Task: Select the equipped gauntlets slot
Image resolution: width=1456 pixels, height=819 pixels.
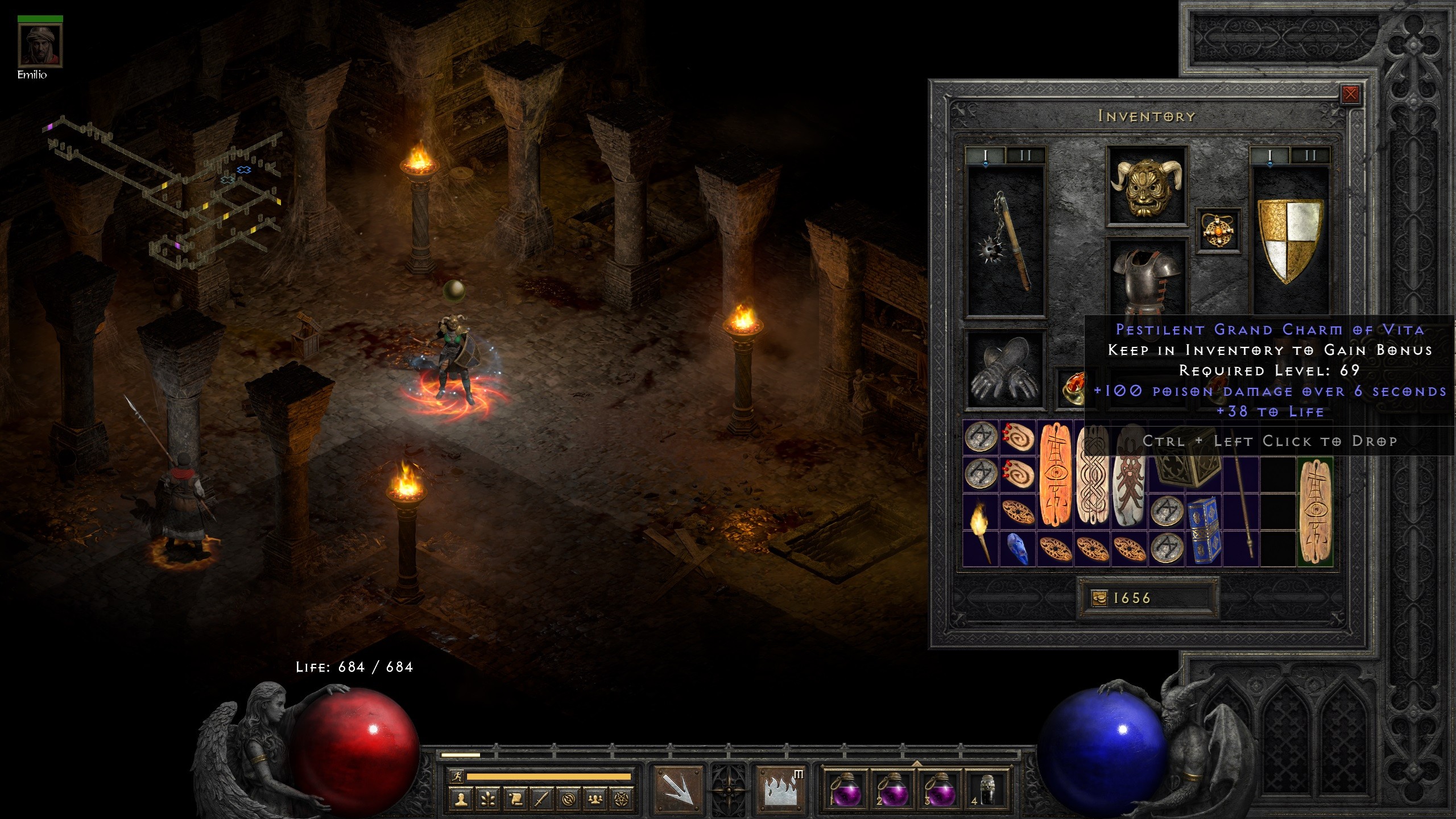Action: 1006,369
